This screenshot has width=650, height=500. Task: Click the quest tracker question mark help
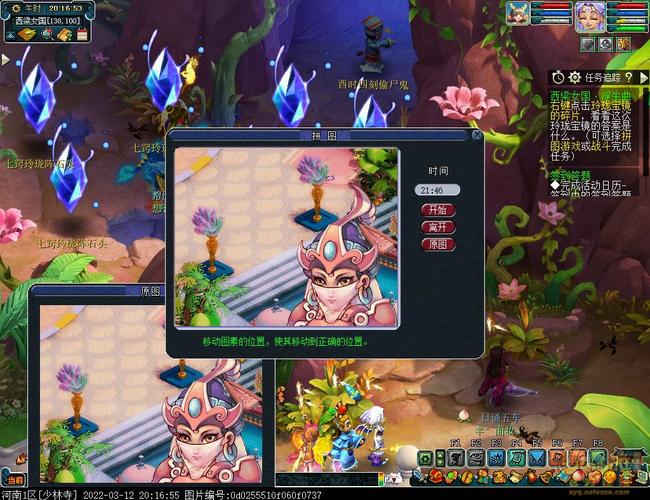(x=626, y=77)
